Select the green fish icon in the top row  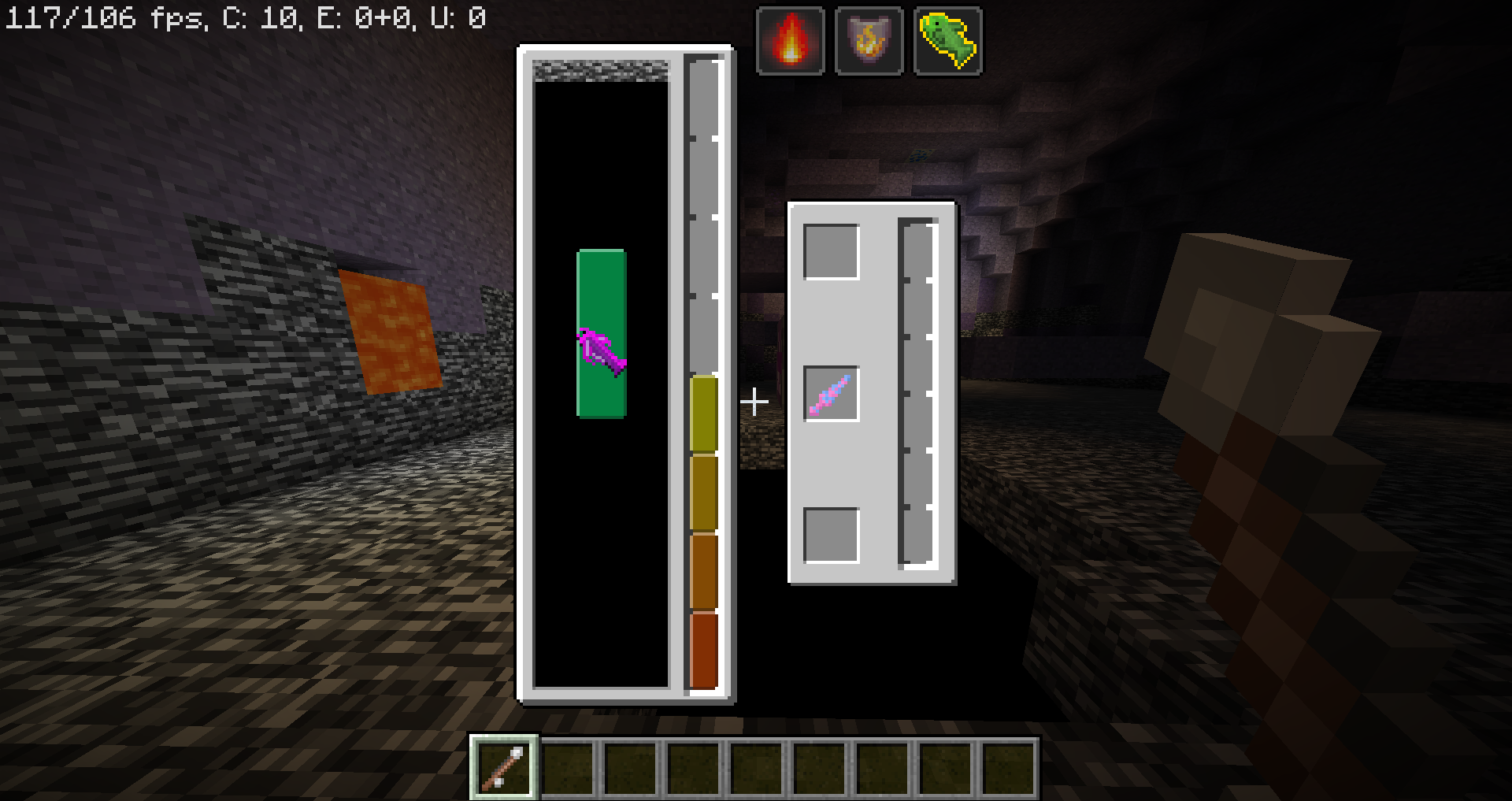coord(947,38)
